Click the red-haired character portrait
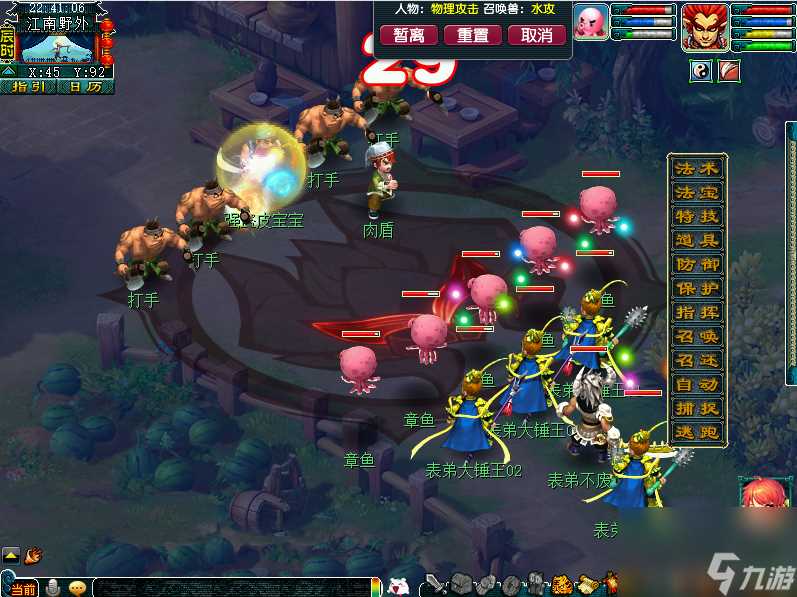Image resolution: width=797 pixels, height=597 pixels. coord(705,26)
